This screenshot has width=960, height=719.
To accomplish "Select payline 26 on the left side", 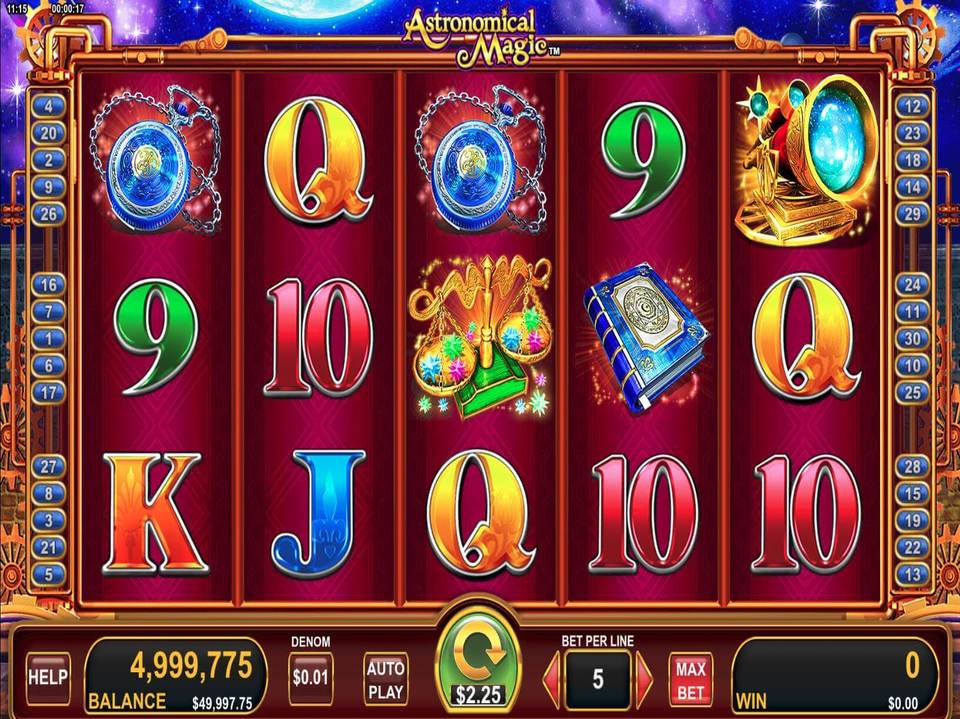I will coord(48,213).
